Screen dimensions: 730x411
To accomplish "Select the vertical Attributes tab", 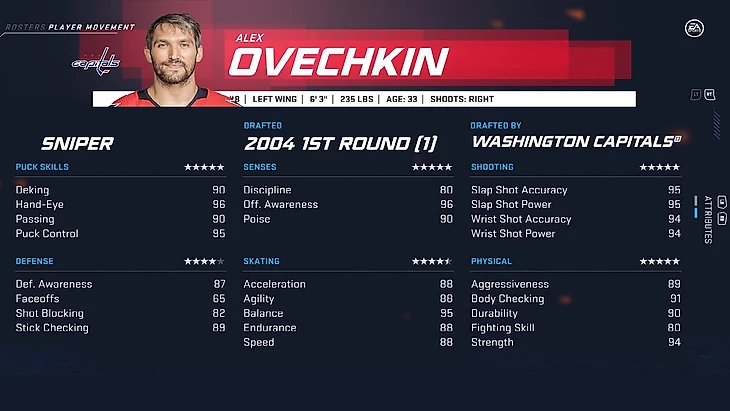I will (x=707, y=218).
